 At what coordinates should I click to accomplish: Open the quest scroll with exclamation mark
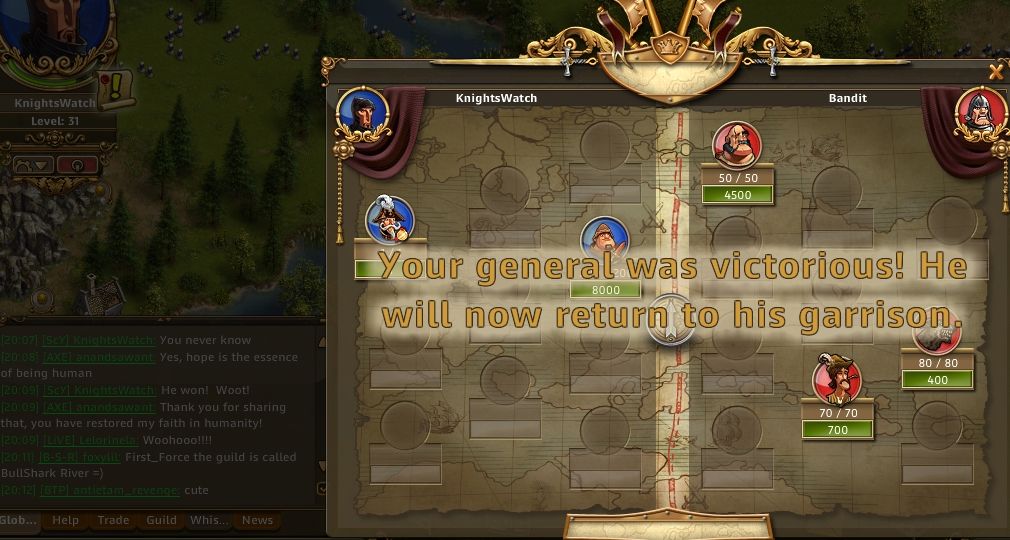pos(118,88)
